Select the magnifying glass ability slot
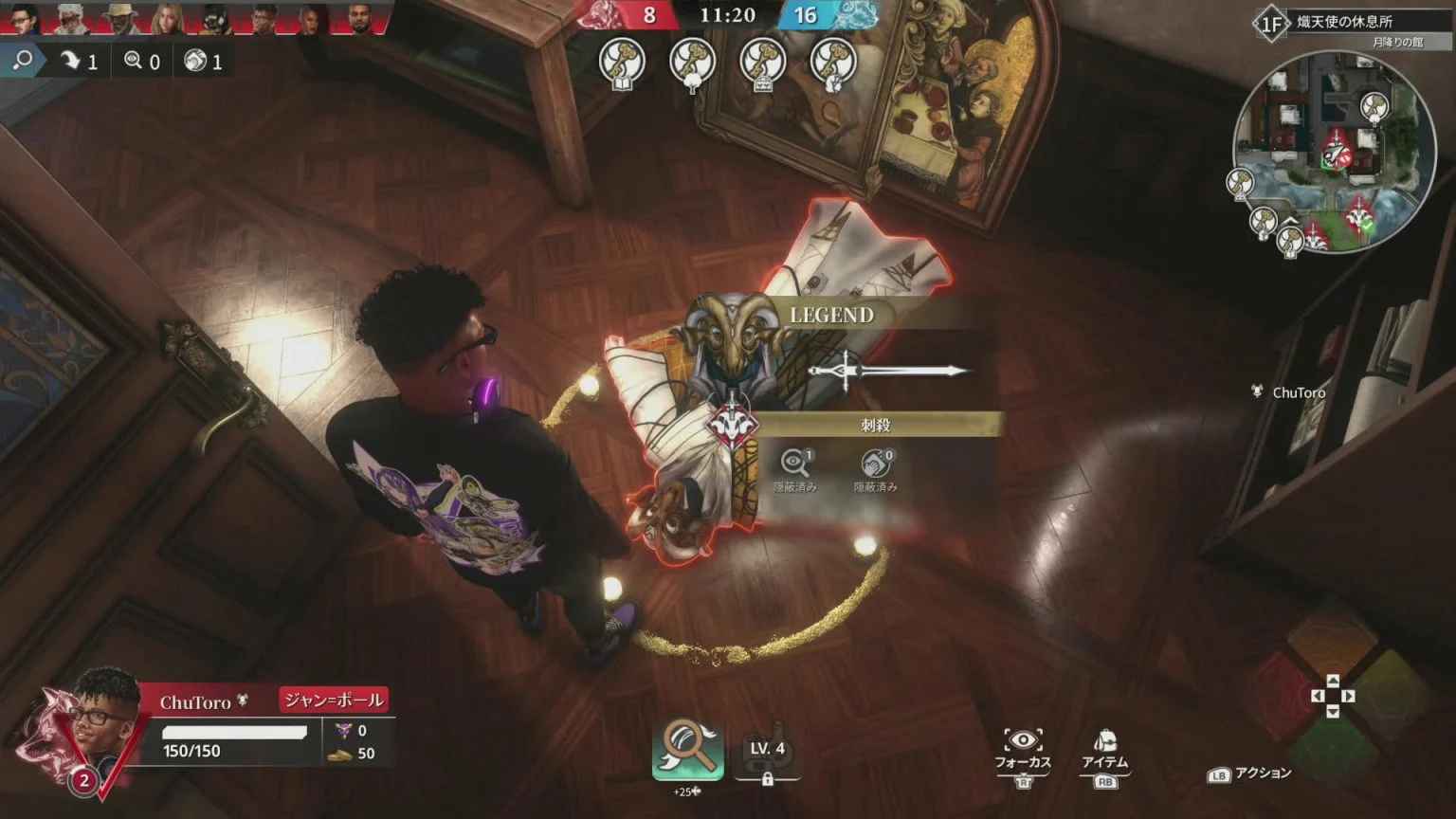The width and height of the screenshot is (1456, 819). pyautogui.click(x=687, y=749)
